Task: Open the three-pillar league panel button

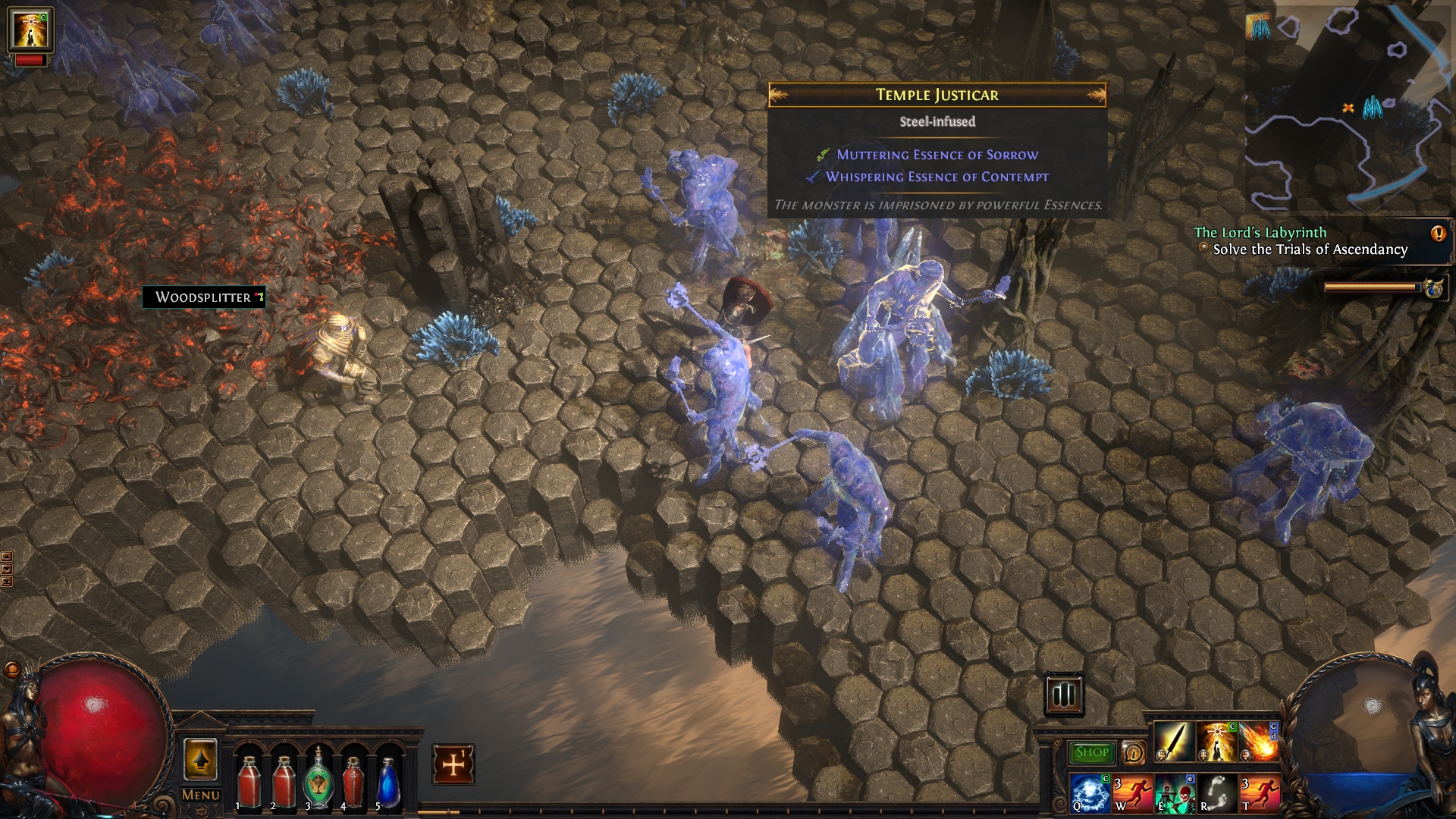Action: (x=1064, y=694)
